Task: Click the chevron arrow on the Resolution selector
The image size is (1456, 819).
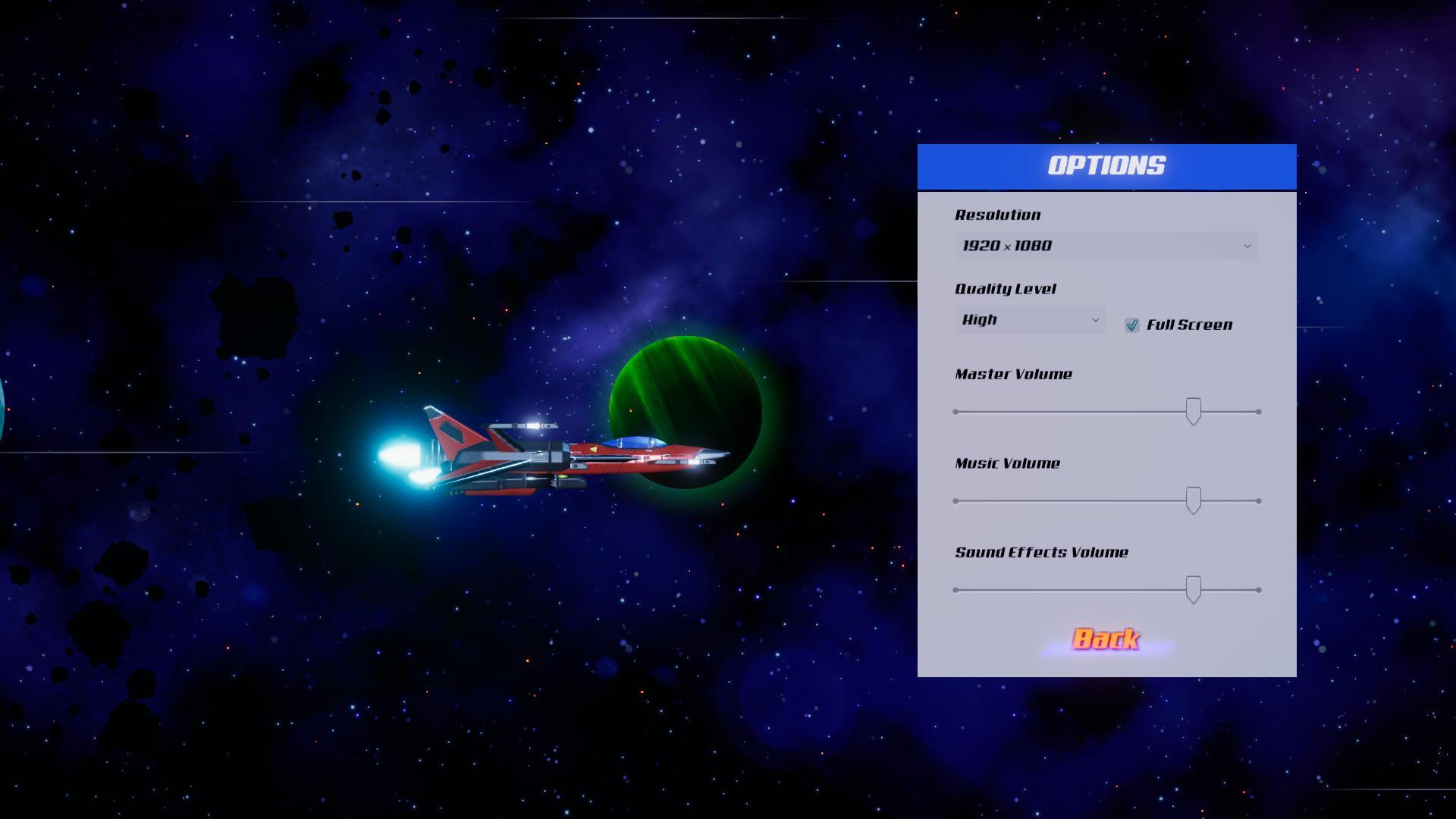Action: [1247, 246]
